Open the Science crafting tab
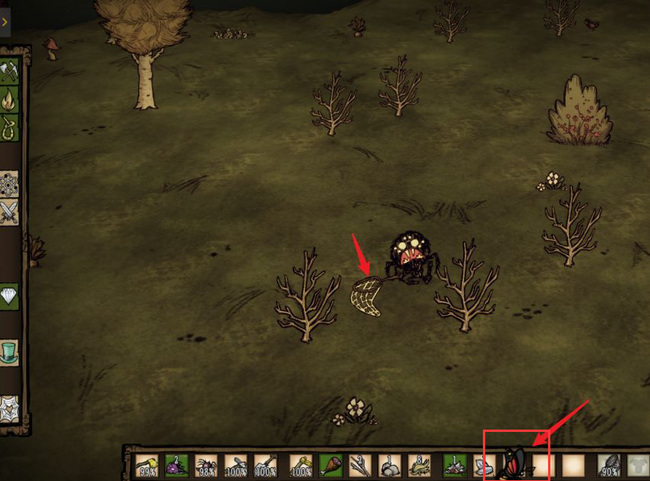Image resolution: width=650 pixels, height=481 pixels. [10, 183]
